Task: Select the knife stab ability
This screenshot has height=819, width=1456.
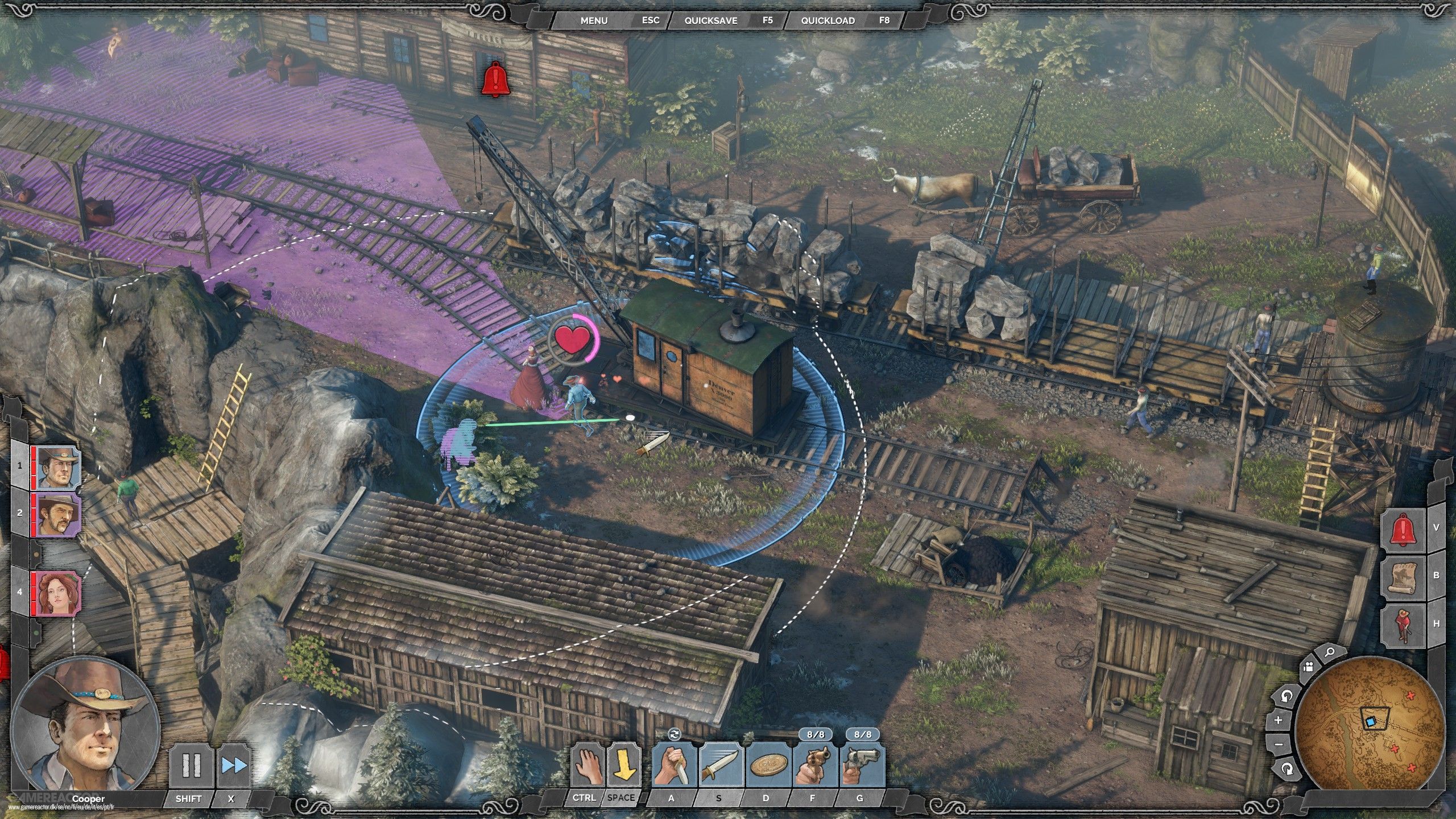Action: pos(673,766)
